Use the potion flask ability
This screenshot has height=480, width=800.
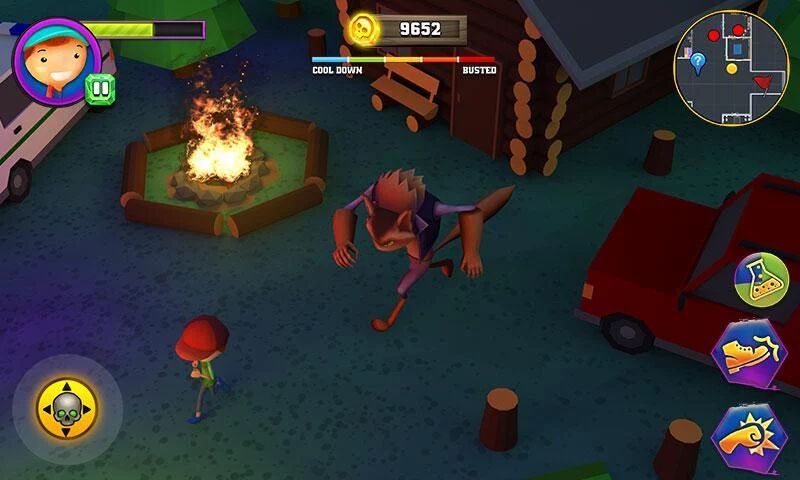[761, 281]
